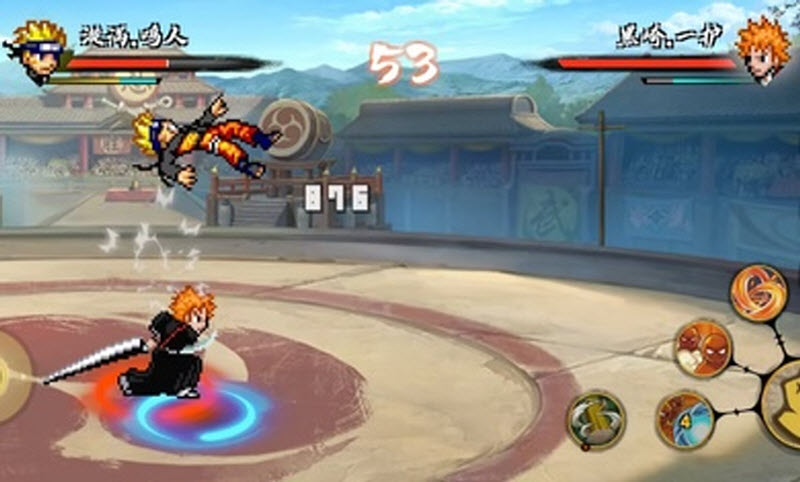Tap the virtual joystick pad
Screen dimensions: 800x482
8,377
